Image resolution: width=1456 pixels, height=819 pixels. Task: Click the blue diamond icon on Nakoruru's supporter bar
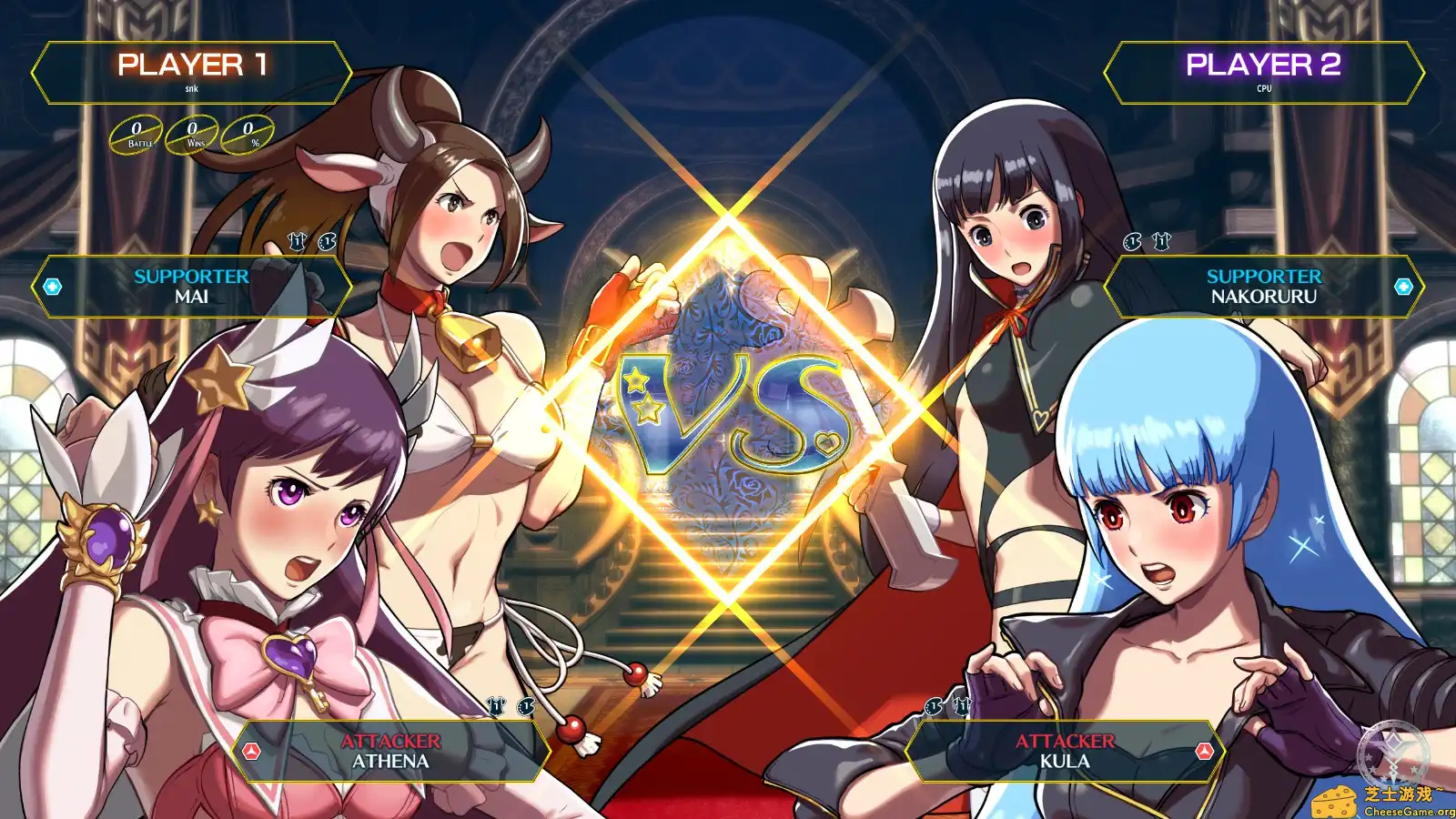pyautogui.click(x=1401, y=285)
